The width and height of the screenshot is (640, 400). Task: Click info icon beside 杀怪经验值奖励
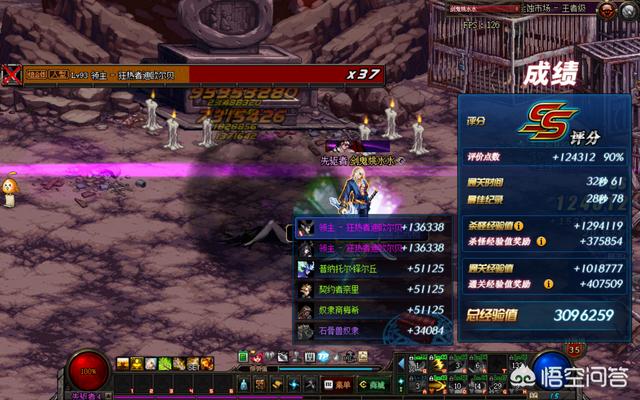click(541, 241)
